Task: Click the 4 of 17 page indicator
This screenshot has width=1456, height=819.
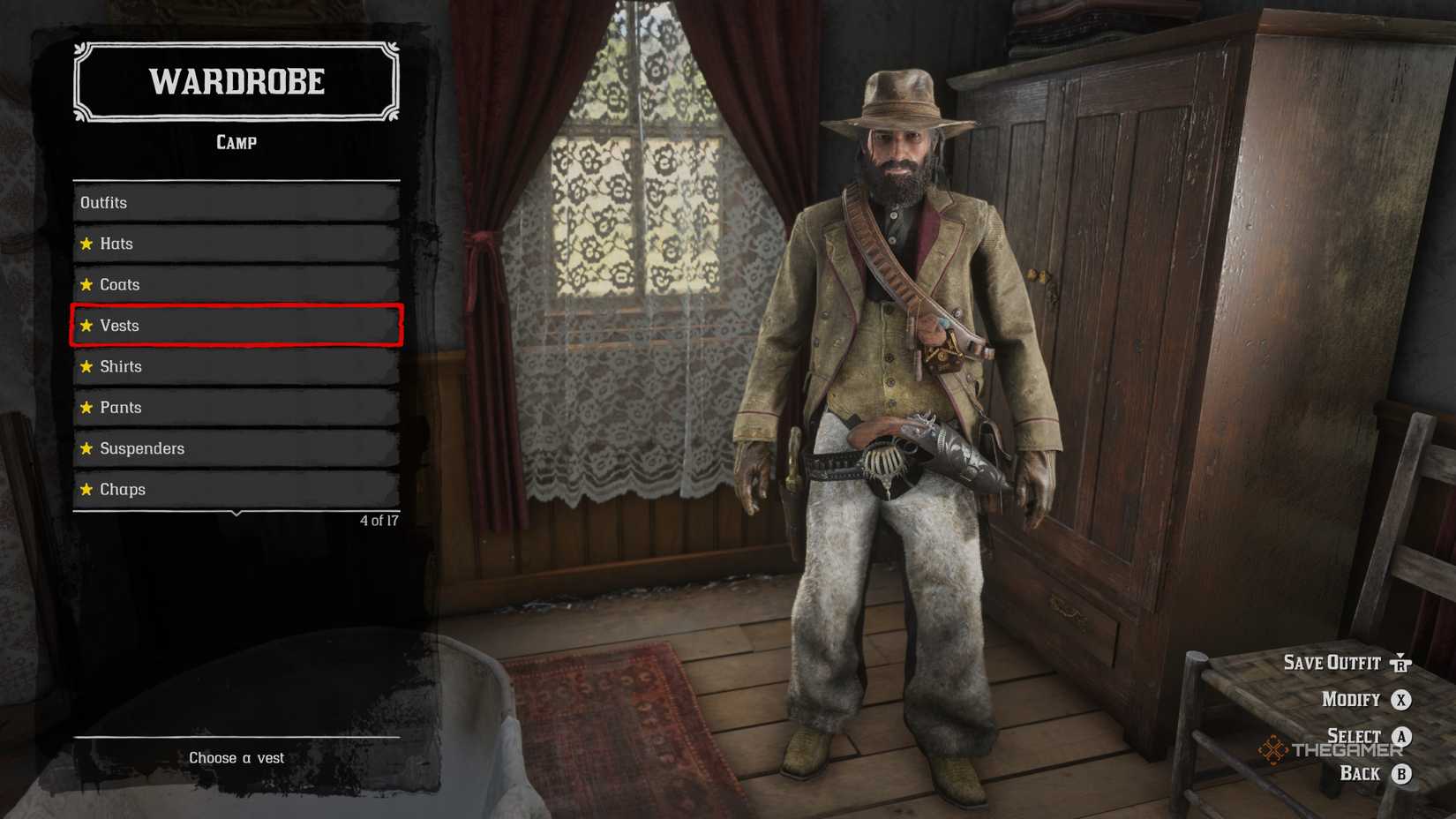Action: click(379, 522)
